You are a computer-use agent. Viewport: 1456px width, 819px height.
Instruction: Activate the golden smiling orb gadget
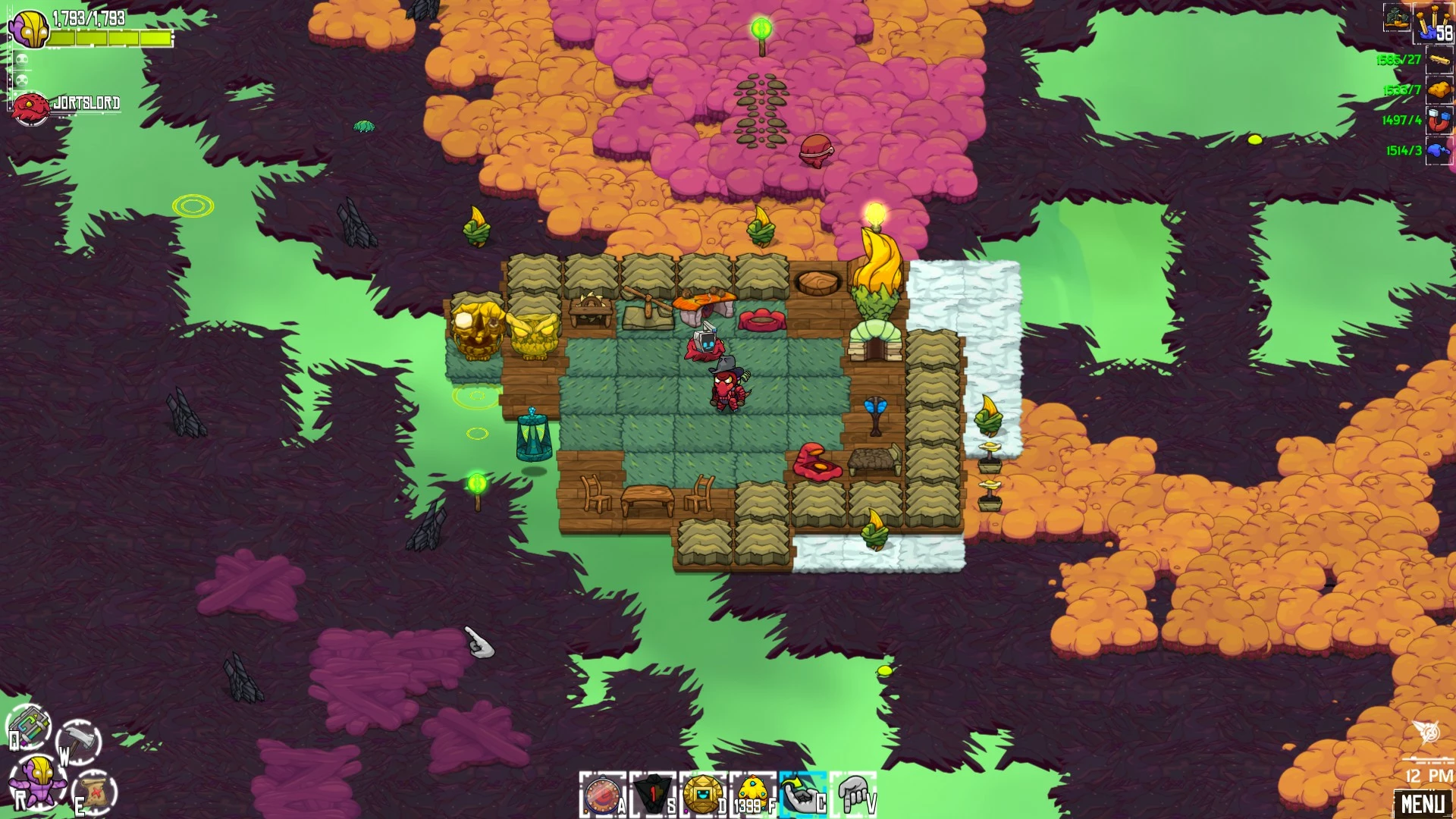click(702, 795)
